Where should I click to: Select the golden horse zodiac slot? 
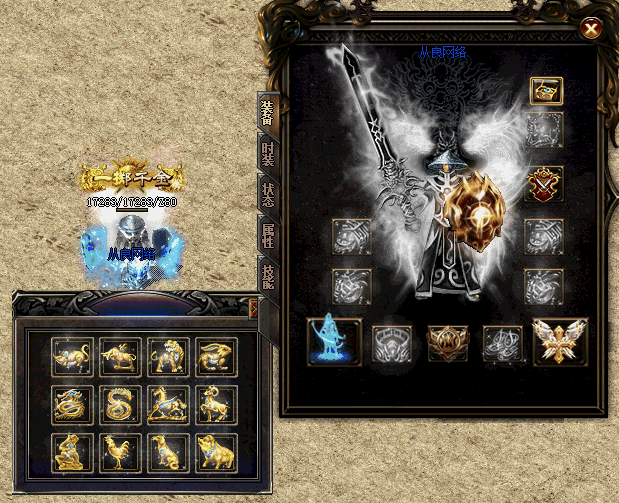(x=168, y=404)
